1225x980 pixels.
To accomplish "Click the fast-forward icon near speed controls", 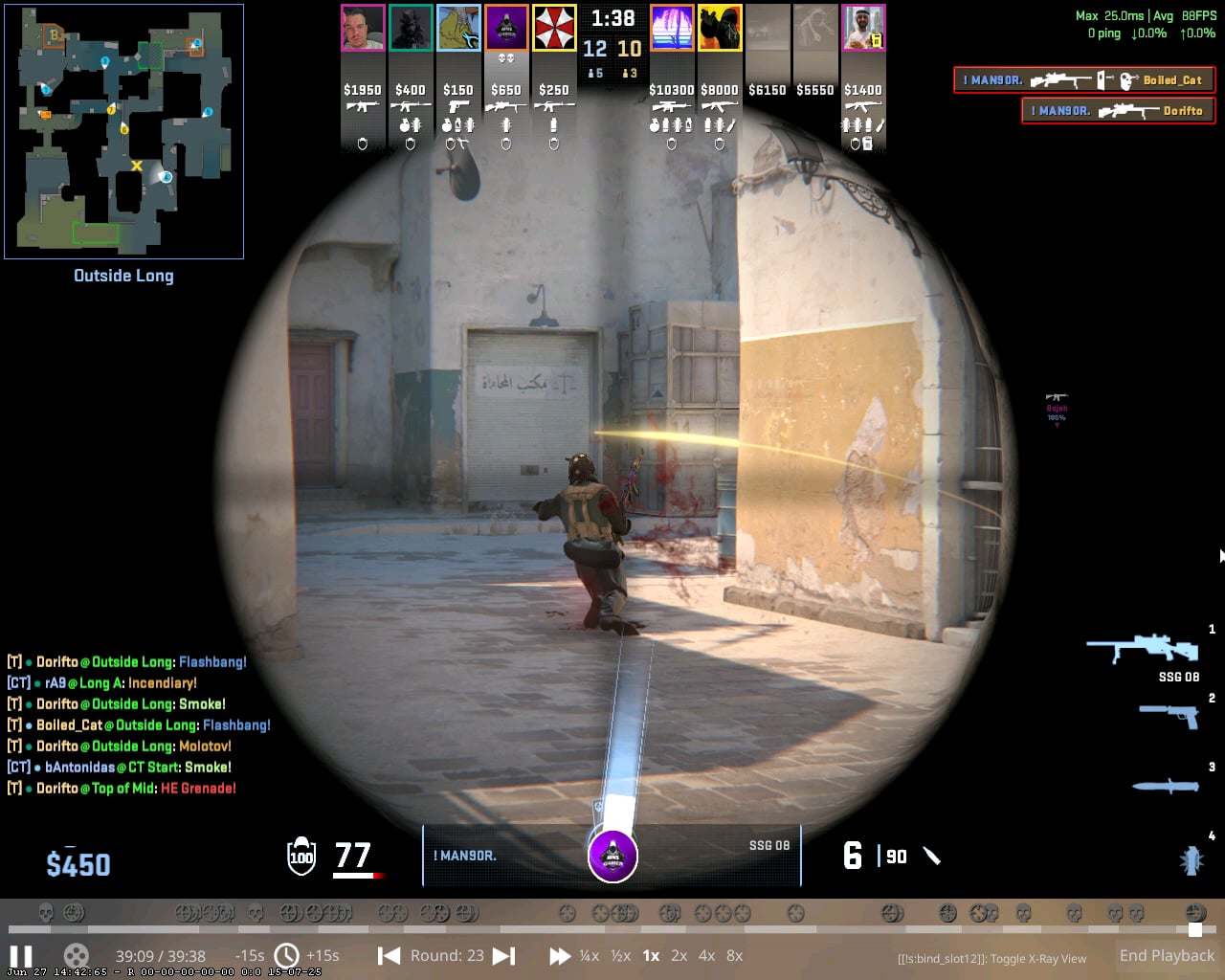I will [560, 955].
